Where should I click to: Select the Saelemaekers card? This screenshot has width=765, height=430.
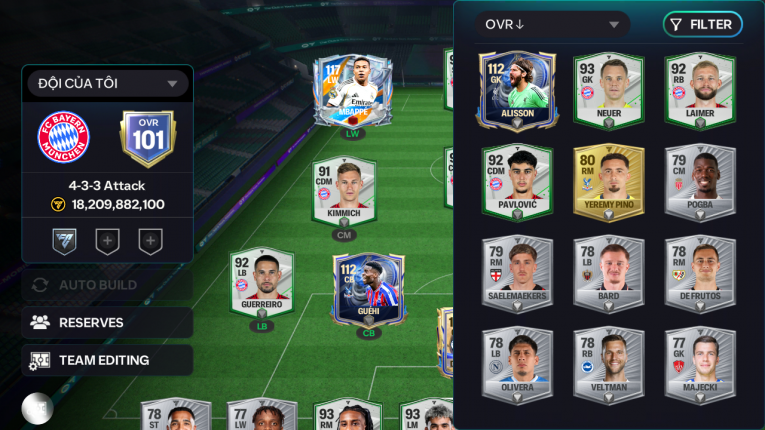[517, 273]
